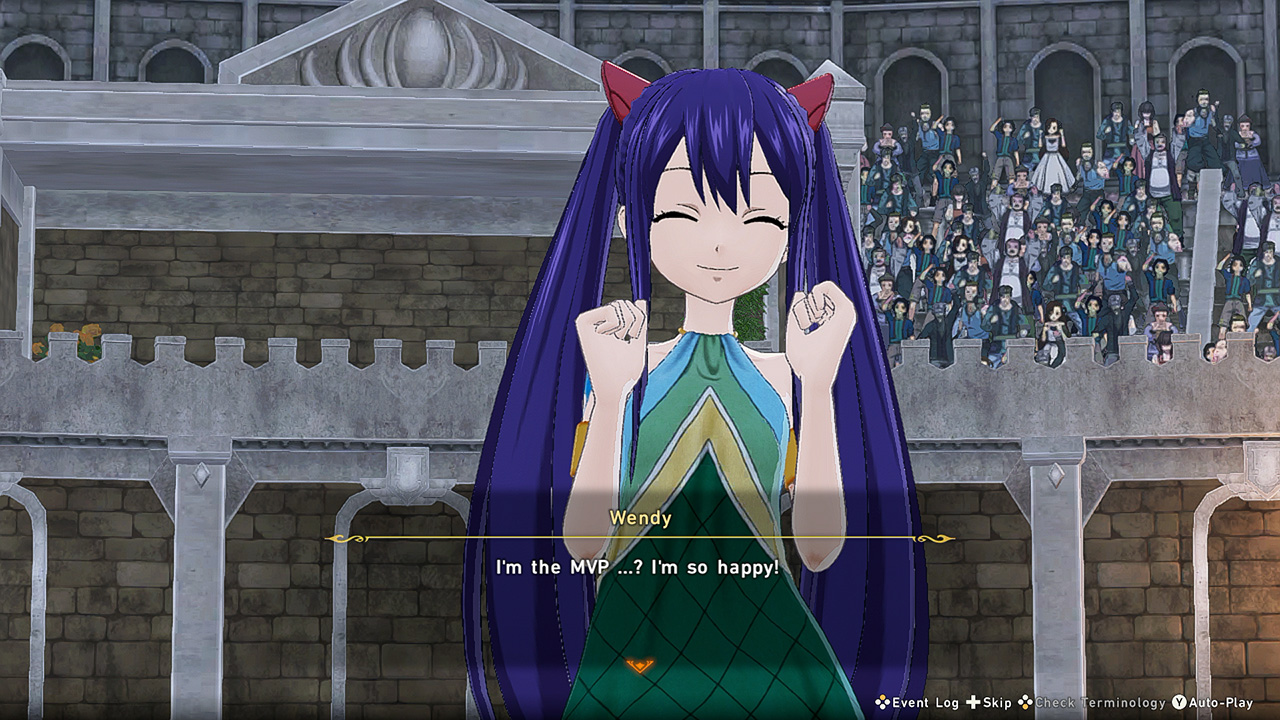Click the orange-highlighted dot on the d-pad prompt

(x=1025, y=706)
